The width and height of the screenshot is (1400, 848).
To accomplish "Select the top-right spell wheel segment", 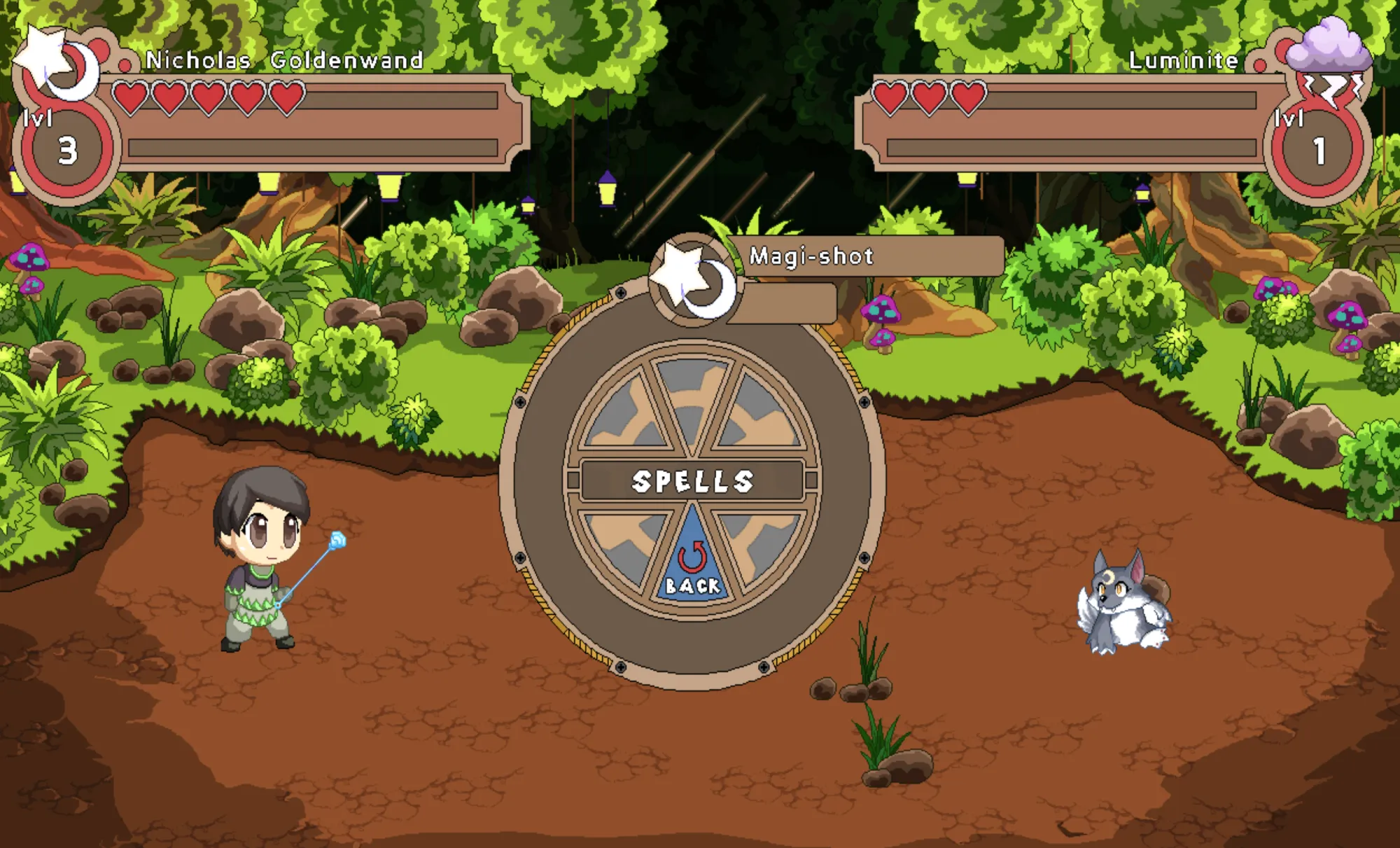I will [x=759, y=406].
